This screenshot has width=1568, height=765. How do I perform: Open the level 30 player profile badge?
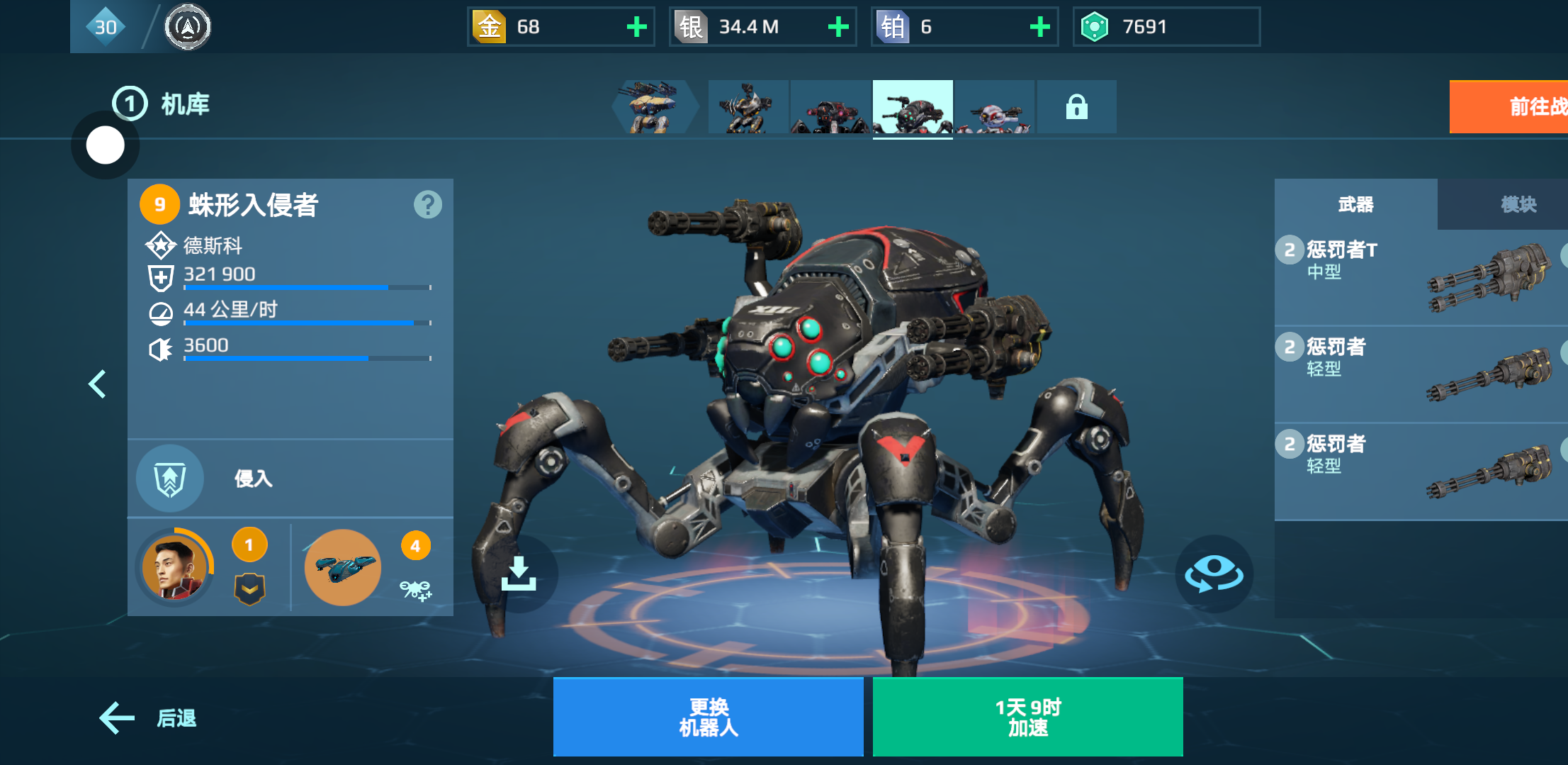click(x=106, y=27)
